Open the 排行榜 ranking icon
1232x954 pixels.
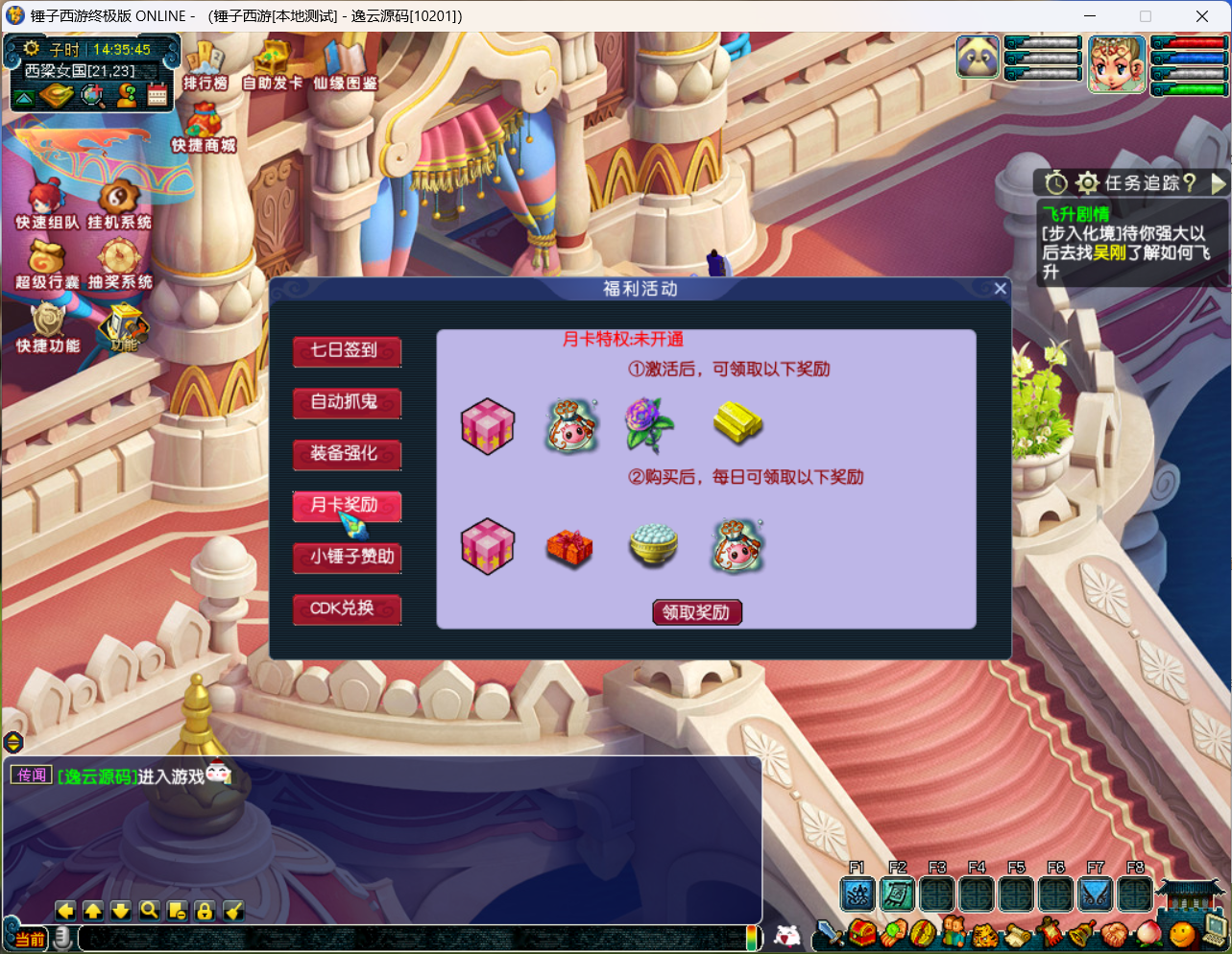pos(205,65)
